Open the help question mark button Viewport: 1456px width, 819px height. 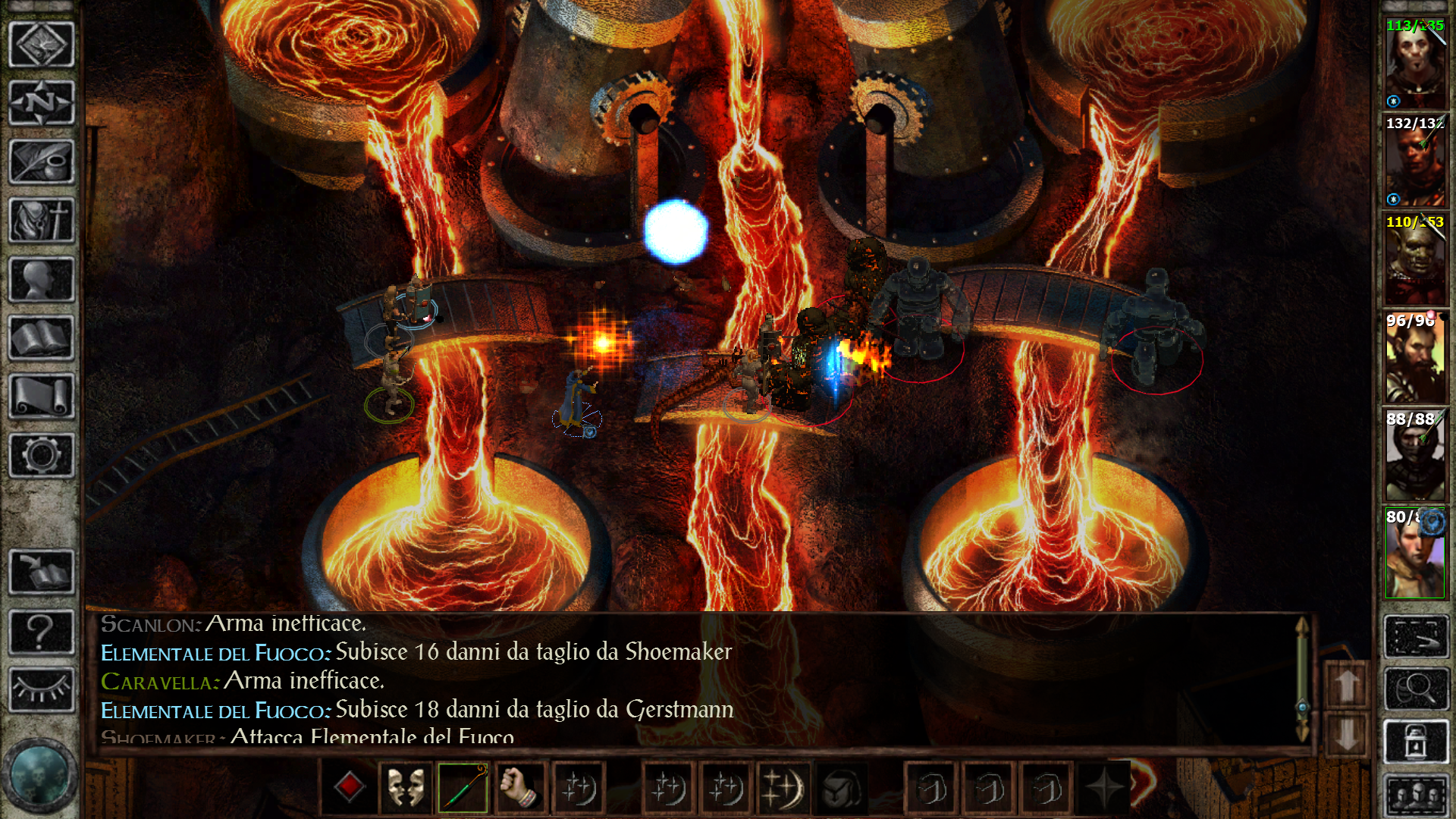(x=41, y=631)
